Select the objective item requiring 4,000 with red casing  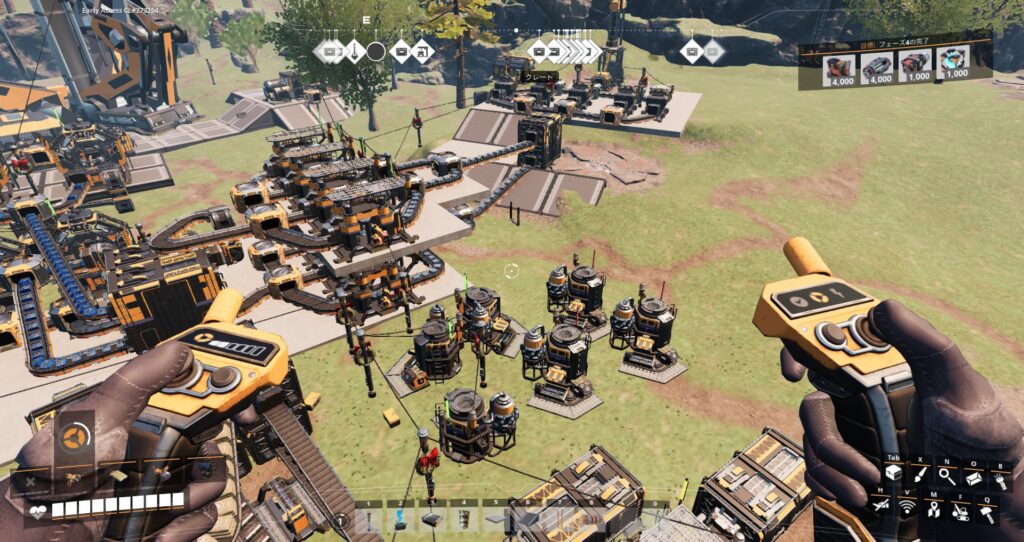838,68
